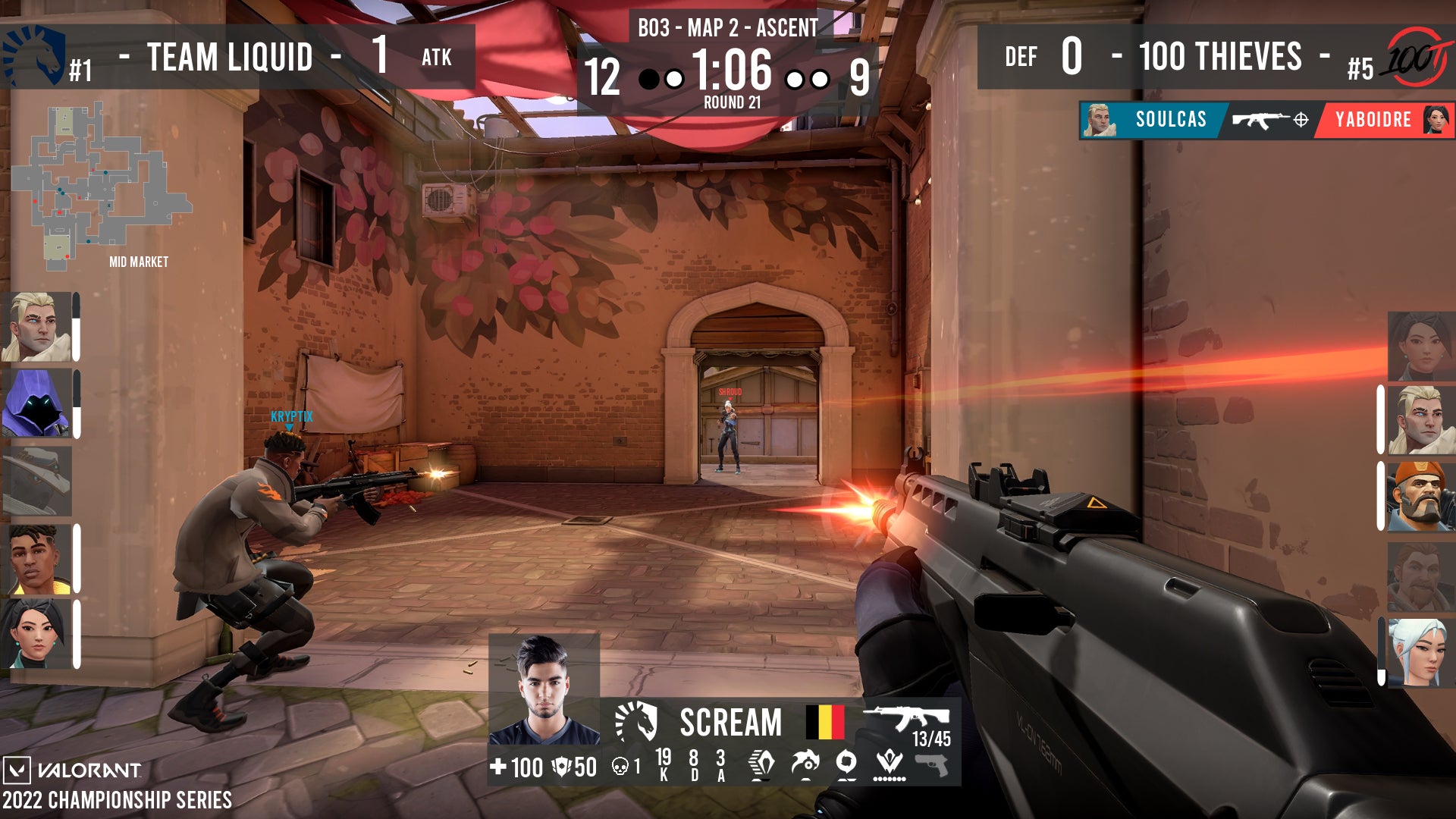The image size is (1456, 819).
Task: Click the Valorant logo watermark
Action: (74, 770)
